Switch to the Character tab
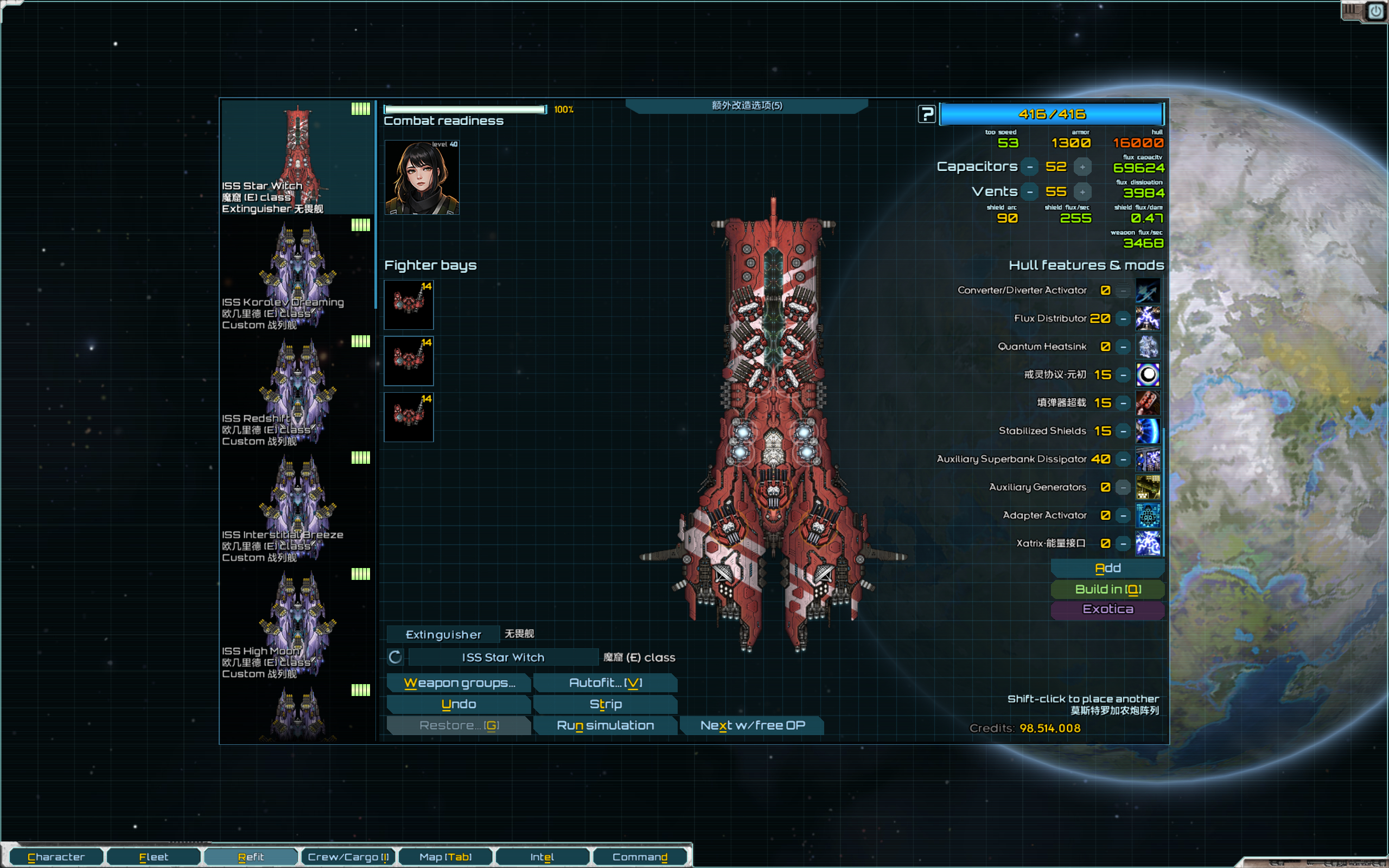Viewport: 1389px width, 868px height. 56,857
